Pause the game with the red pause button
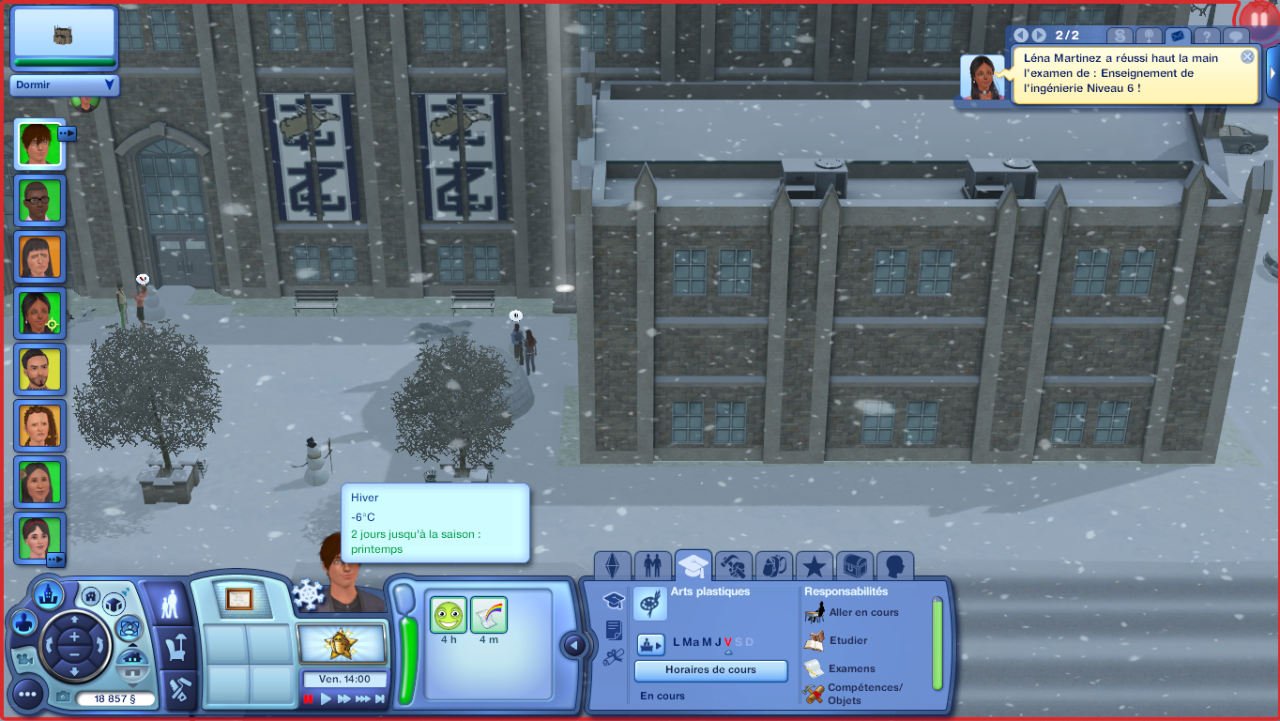 (309, 699)
